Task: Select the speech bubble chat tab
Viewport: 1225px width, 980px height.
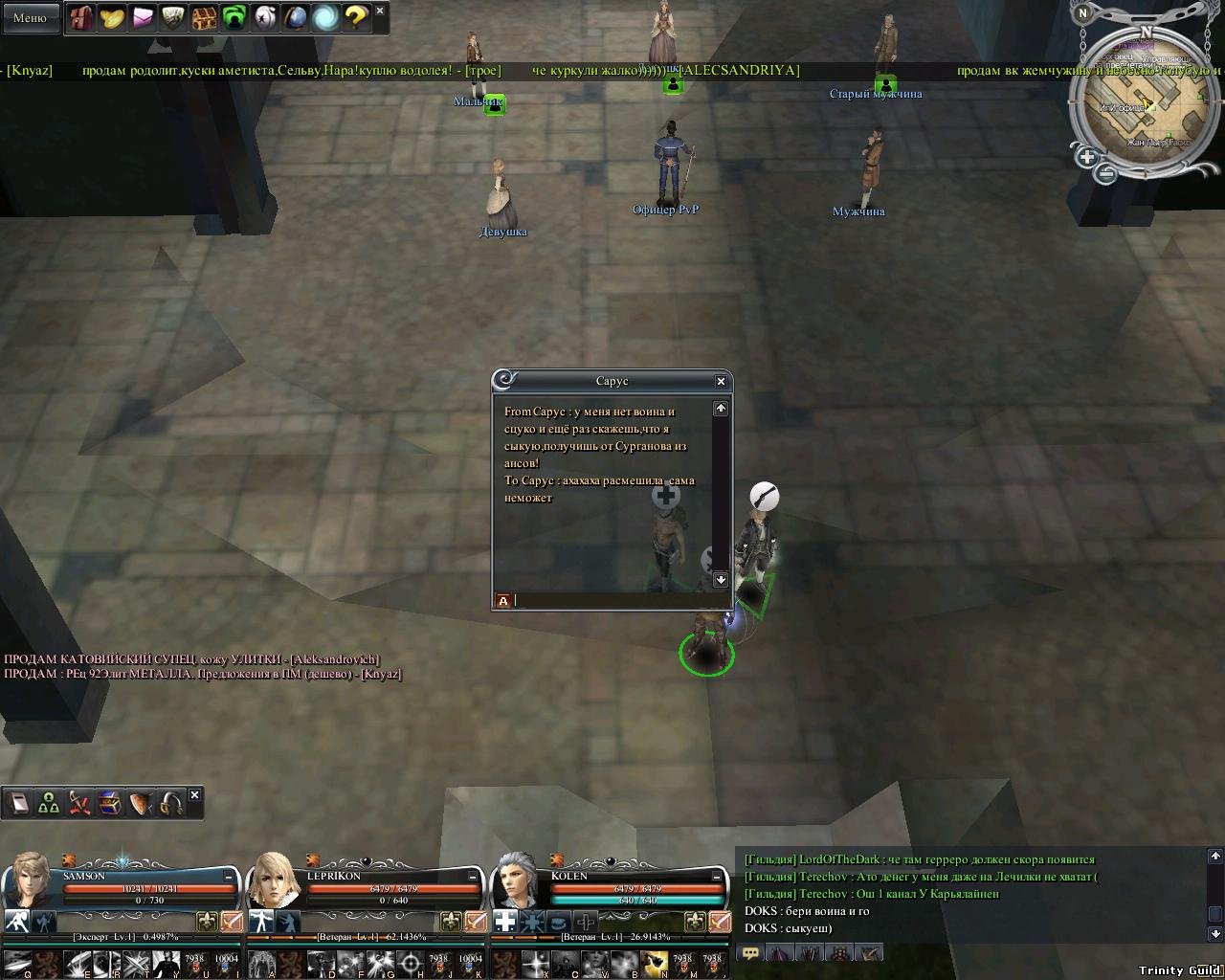Action: (x=751, y=952)
